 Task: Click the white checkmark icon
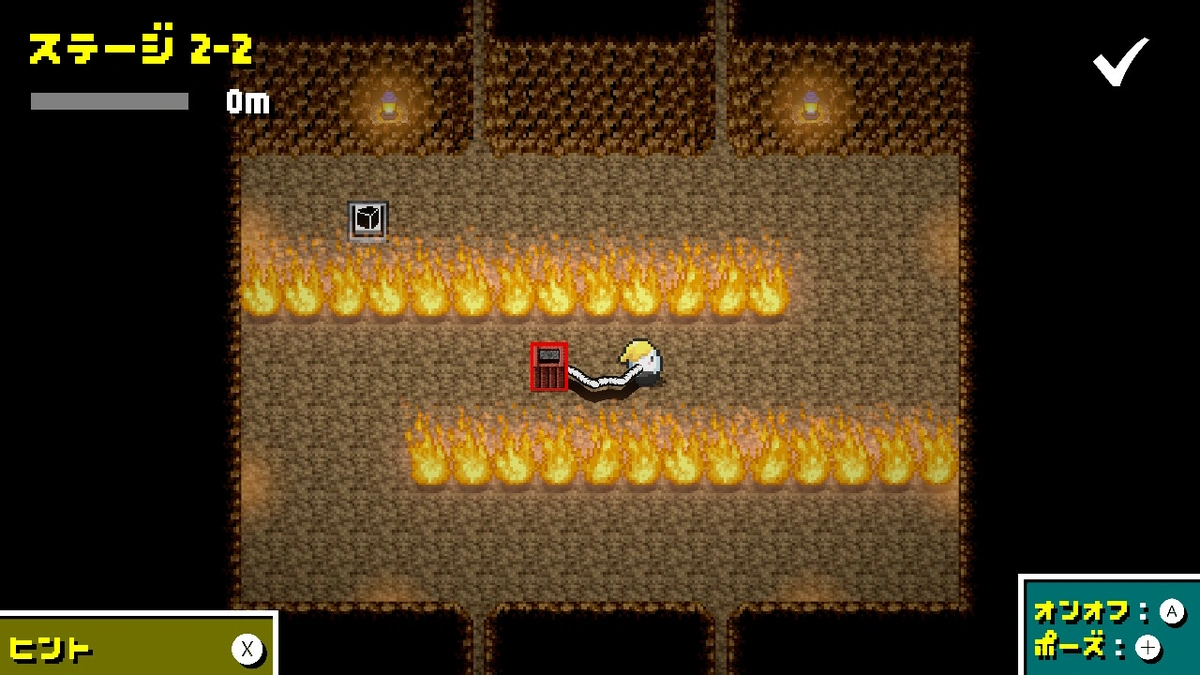(1120, 62)
